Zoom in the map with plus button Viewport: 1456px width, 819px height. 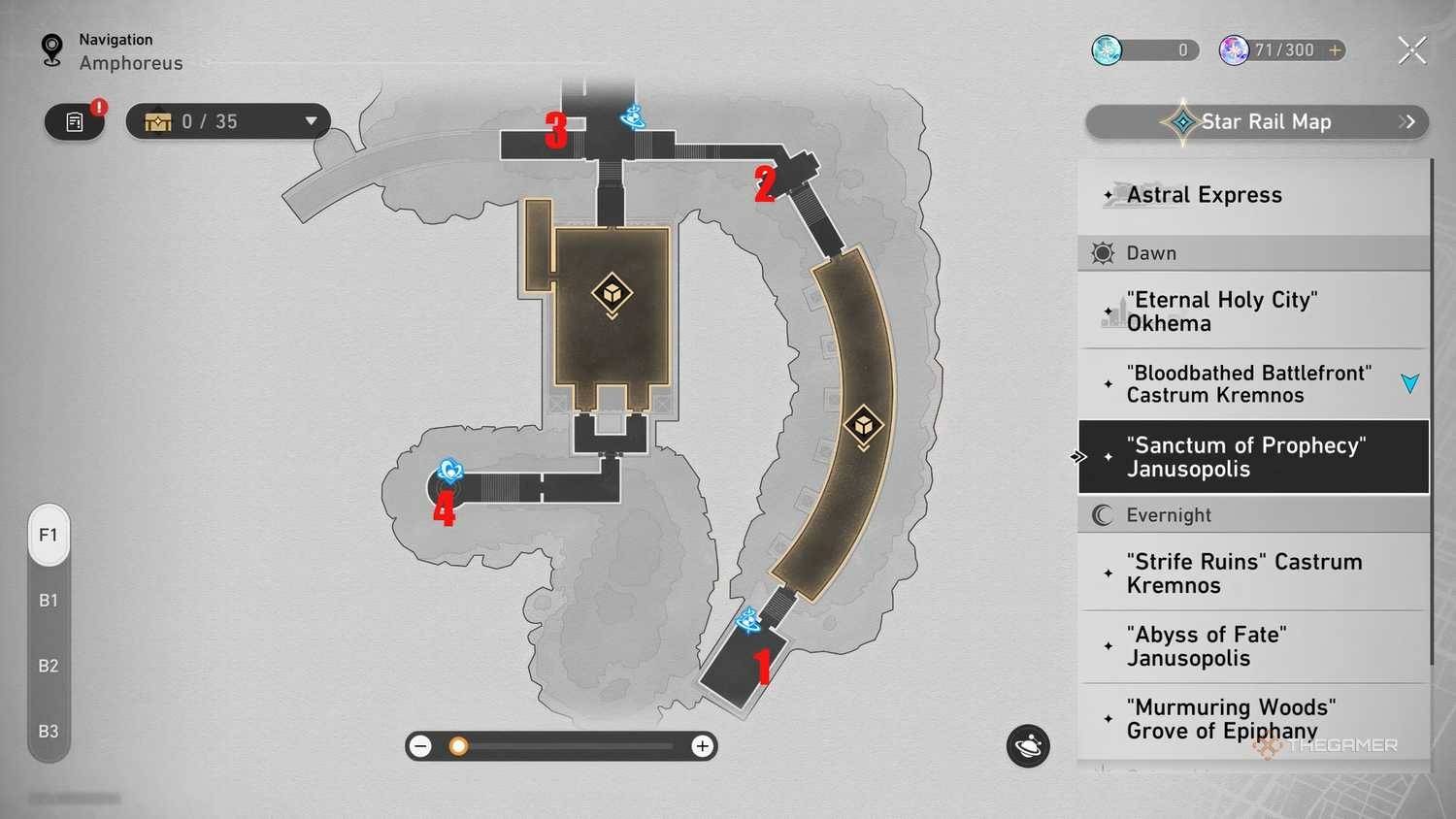coord(702,746)
